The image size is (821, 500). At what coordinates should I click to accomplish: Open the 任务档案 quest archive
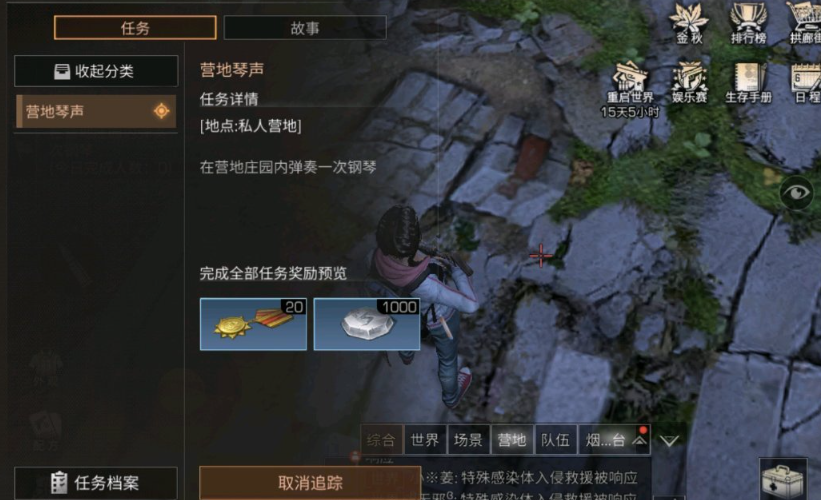tap(97, 483)
